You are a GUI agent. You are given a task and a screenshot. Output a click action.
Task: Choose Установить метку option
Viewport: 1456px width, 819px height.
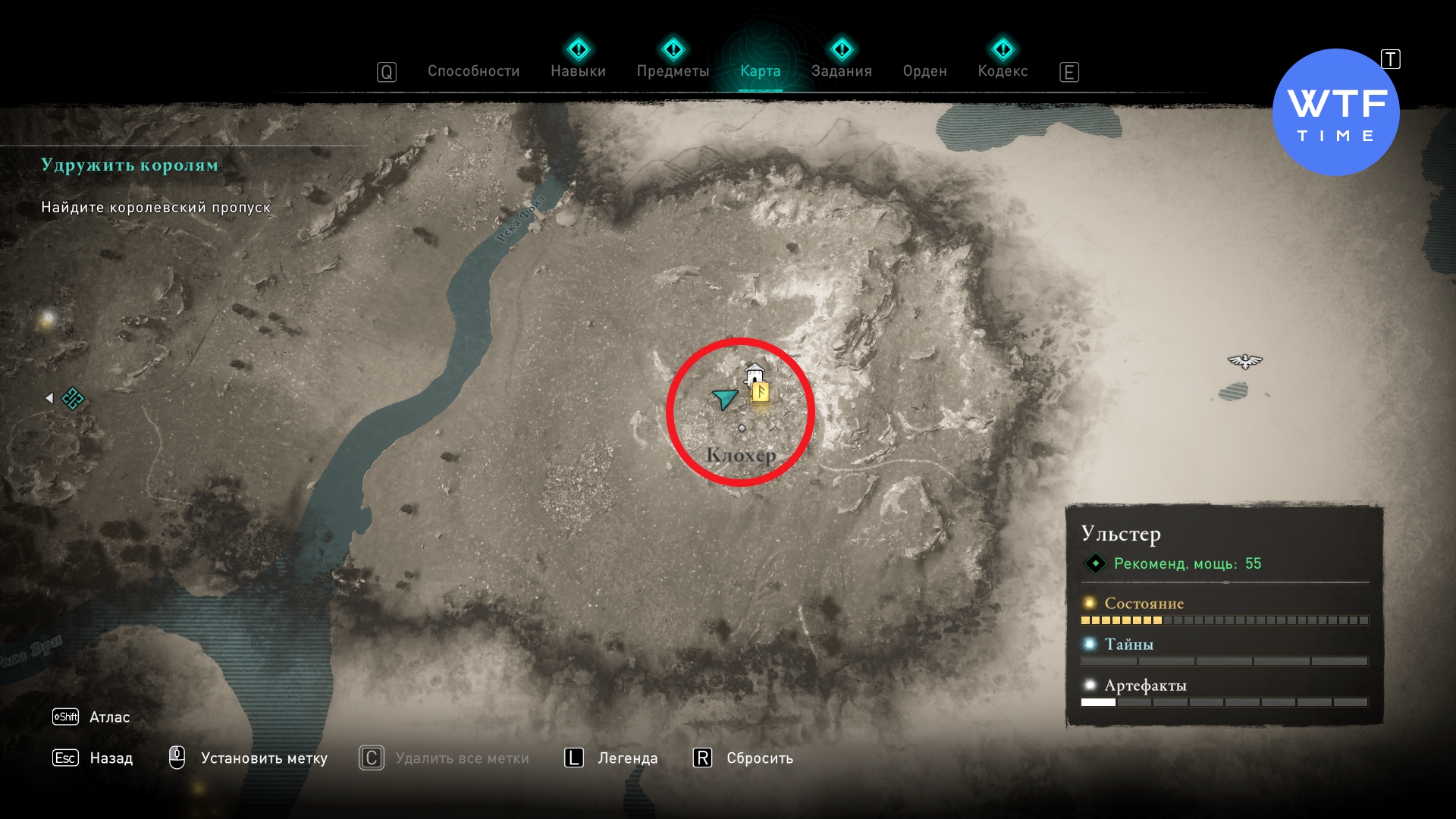pos(263,758)
